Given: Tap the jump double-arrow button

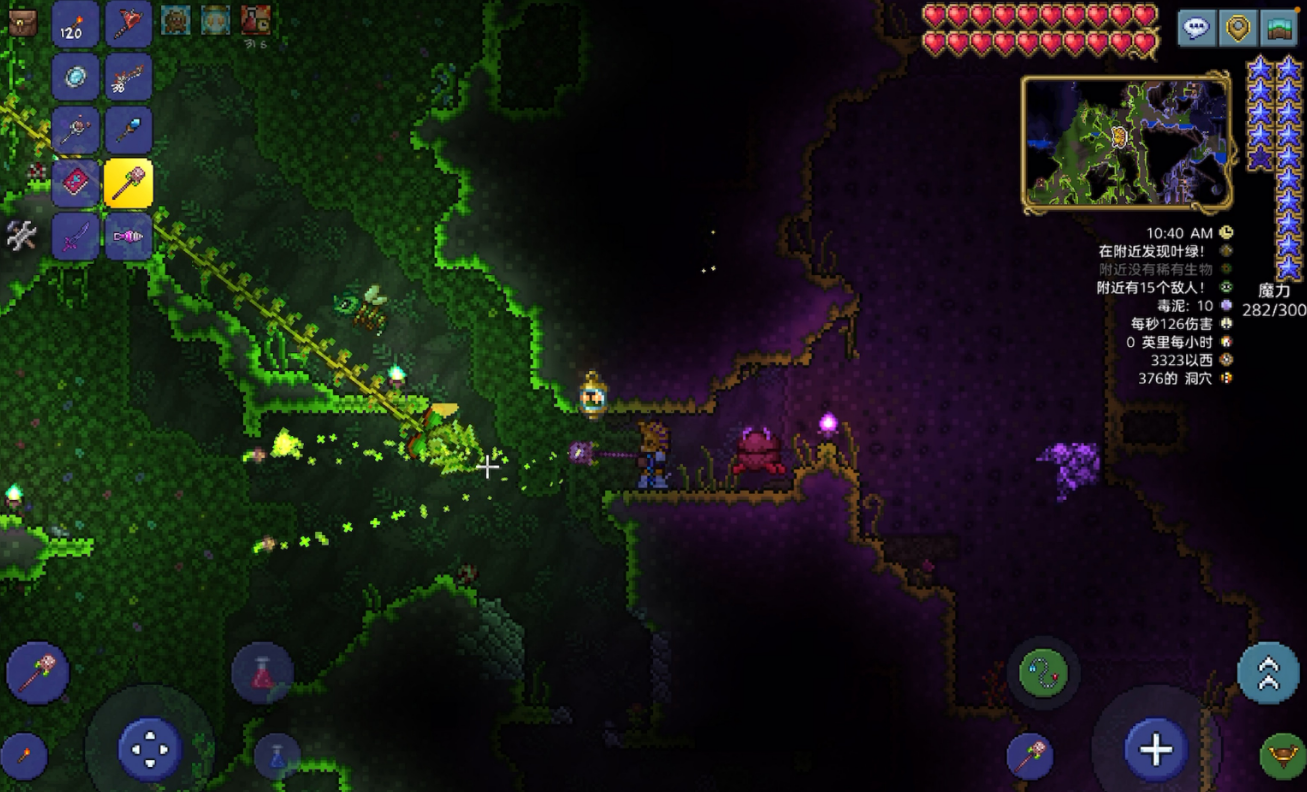Looking at the screenshot, I should [x=1268, y=673].
